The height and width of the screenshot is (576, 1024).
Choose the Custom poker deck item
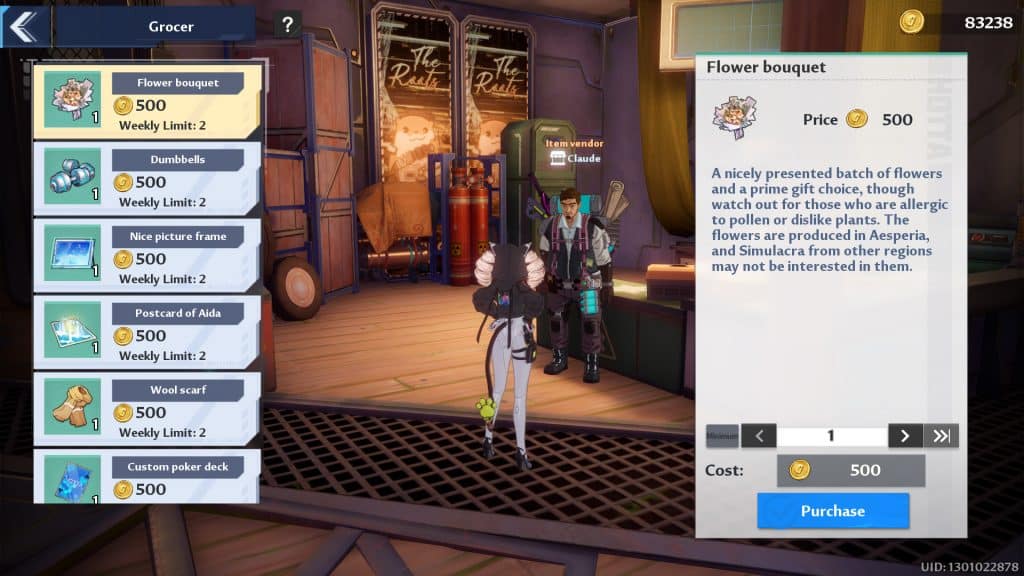(148, 477)
